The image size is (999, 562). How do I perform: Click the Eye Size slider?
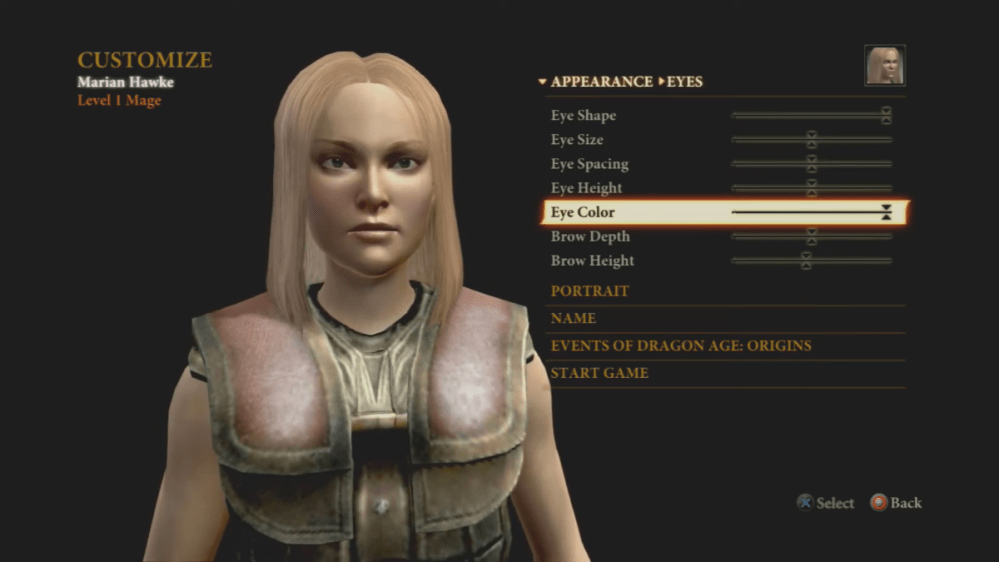click(x=811, y=140)
